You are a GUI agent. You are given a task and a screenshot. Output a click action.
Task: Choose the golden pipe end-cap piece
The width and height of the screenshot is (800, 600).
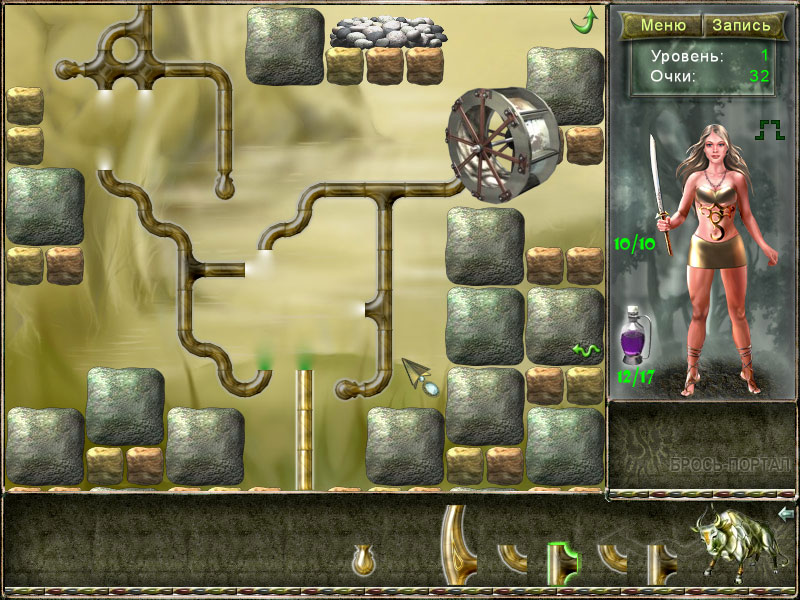(364, 560)
